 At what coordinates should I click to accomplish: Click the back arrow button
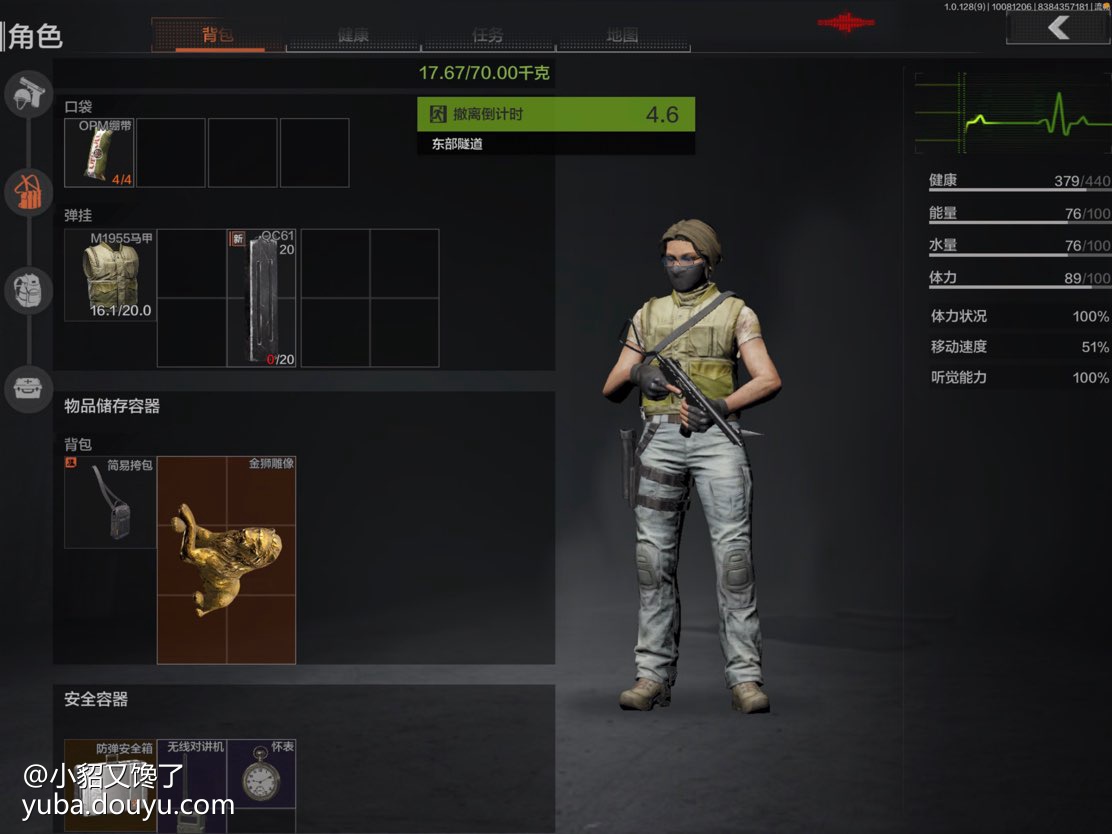pyautogui.click(x=1057, y=28)
